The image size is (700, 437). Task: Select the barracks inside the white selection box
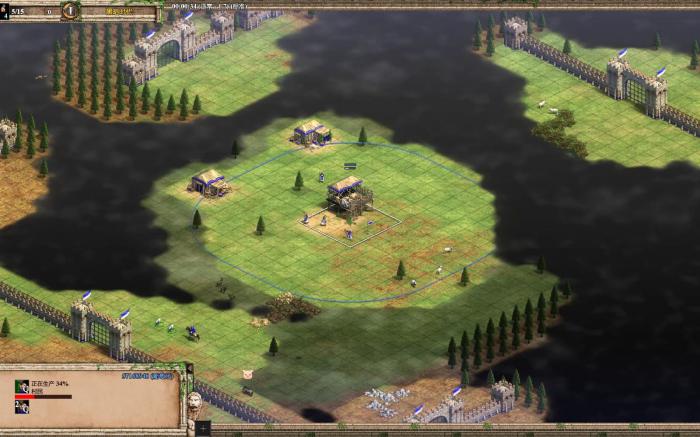click(349, 195)
